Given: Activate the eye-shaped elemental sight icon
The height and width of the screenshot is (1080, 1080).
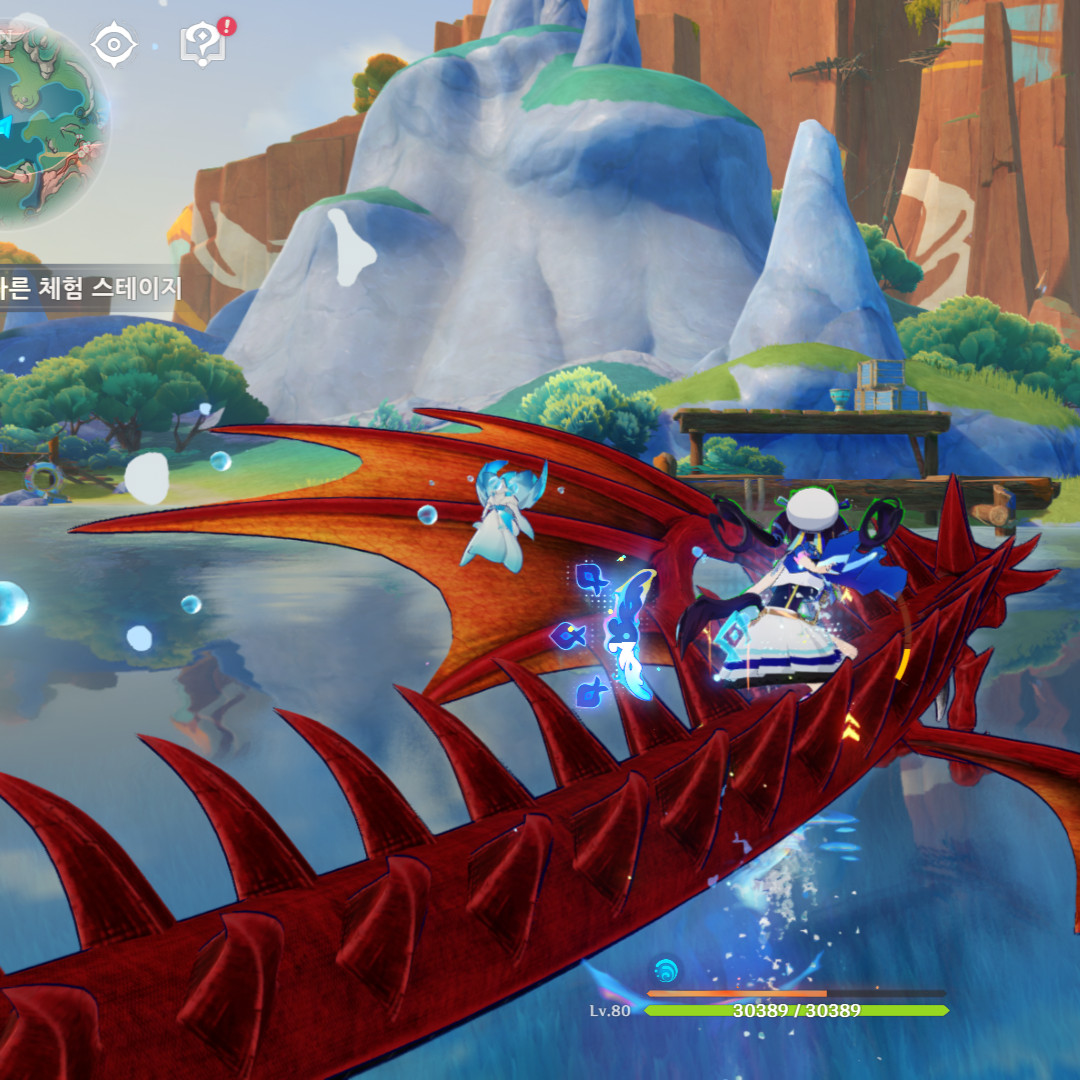Looking at the screenshot, I should pos(113,45).
